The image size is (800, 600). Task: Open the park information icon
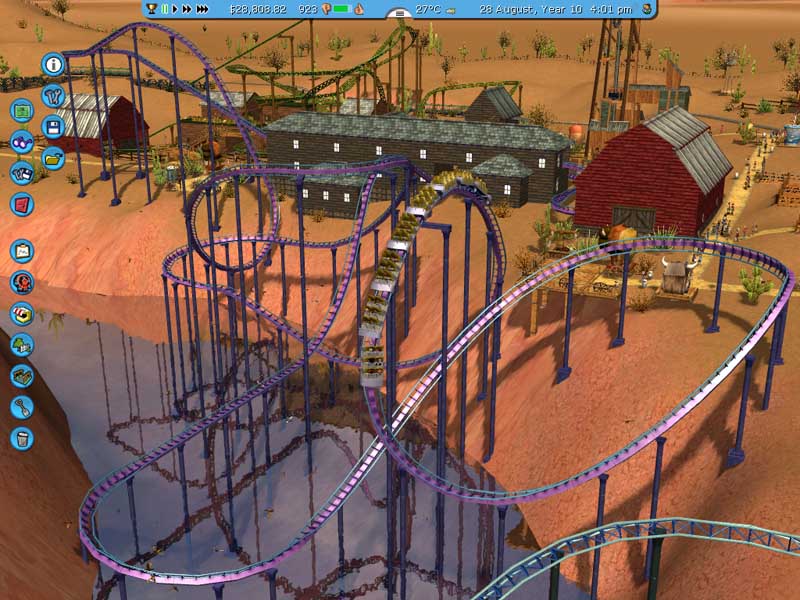(x=53, y=65)
